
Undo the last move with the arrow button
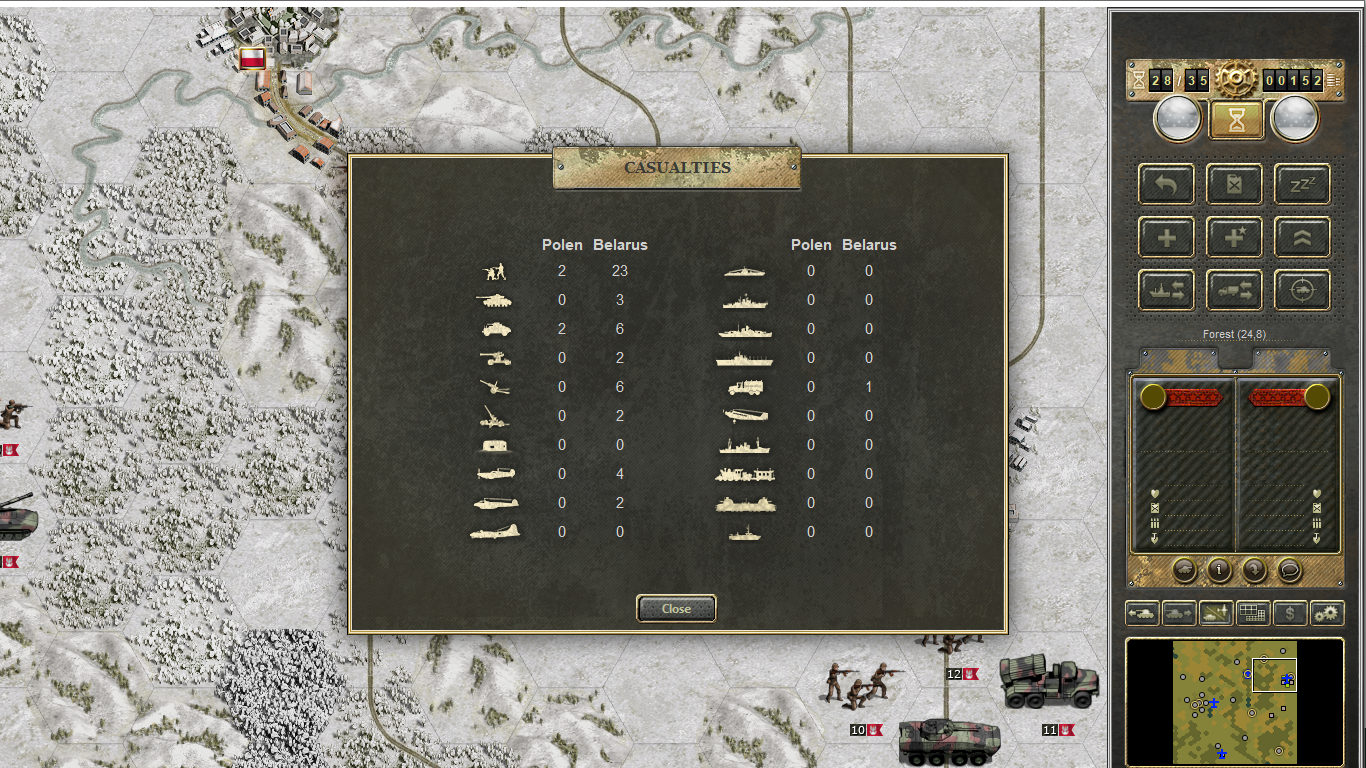[1166, 184]
